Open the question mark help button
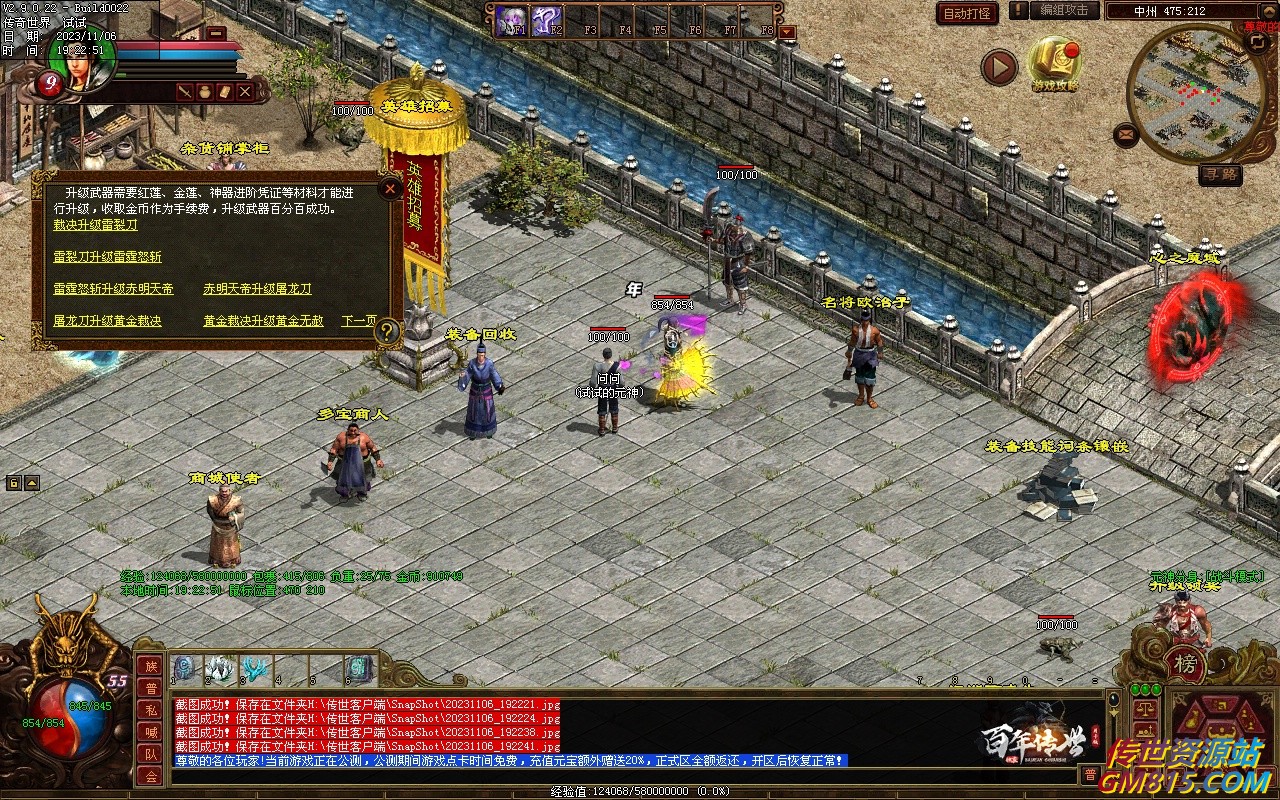This screenshot has height=800, width=1280. (x=387, y=332)
